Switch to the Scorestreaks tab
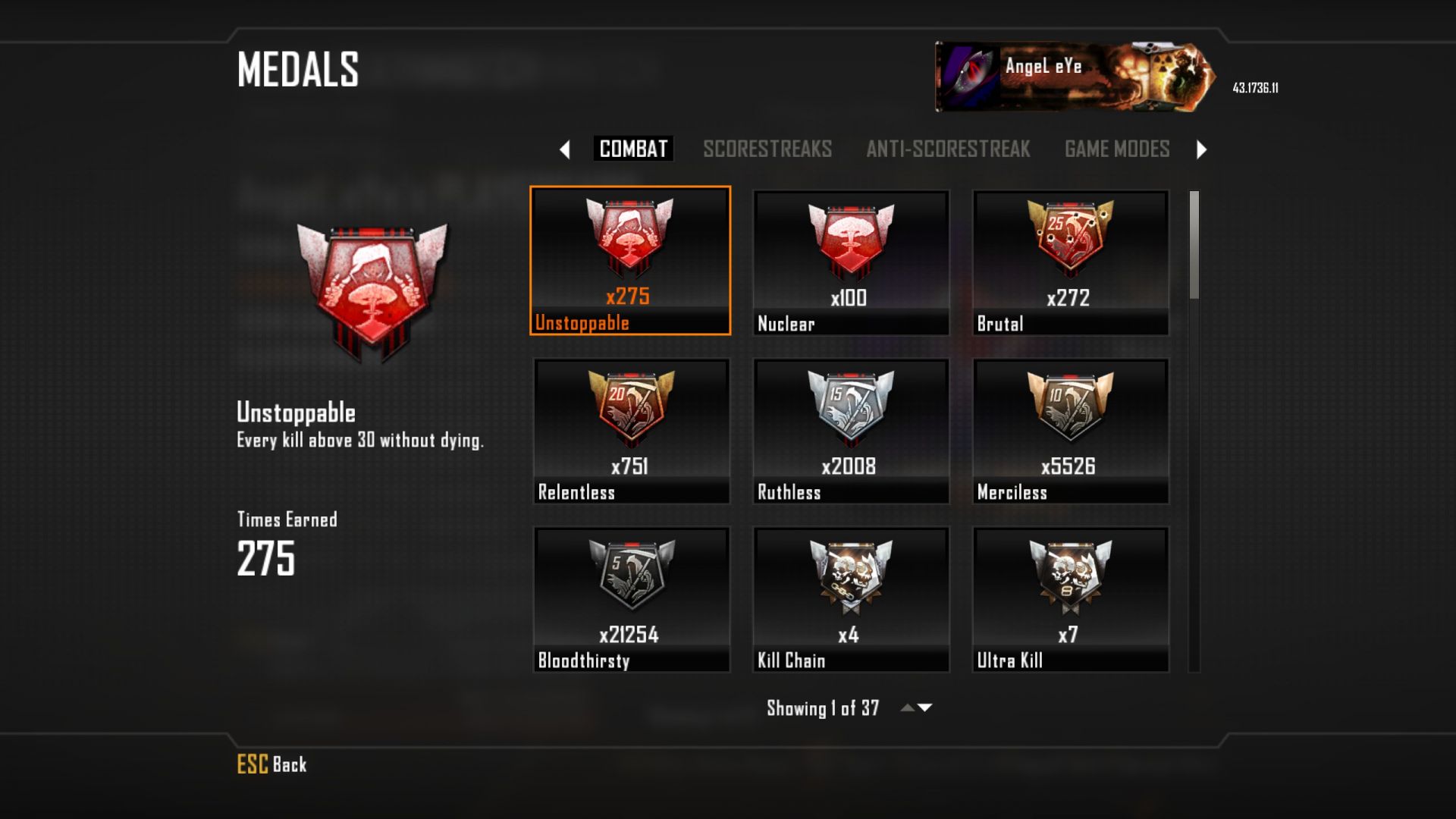 pyautogui.click(x=767, y=149)
